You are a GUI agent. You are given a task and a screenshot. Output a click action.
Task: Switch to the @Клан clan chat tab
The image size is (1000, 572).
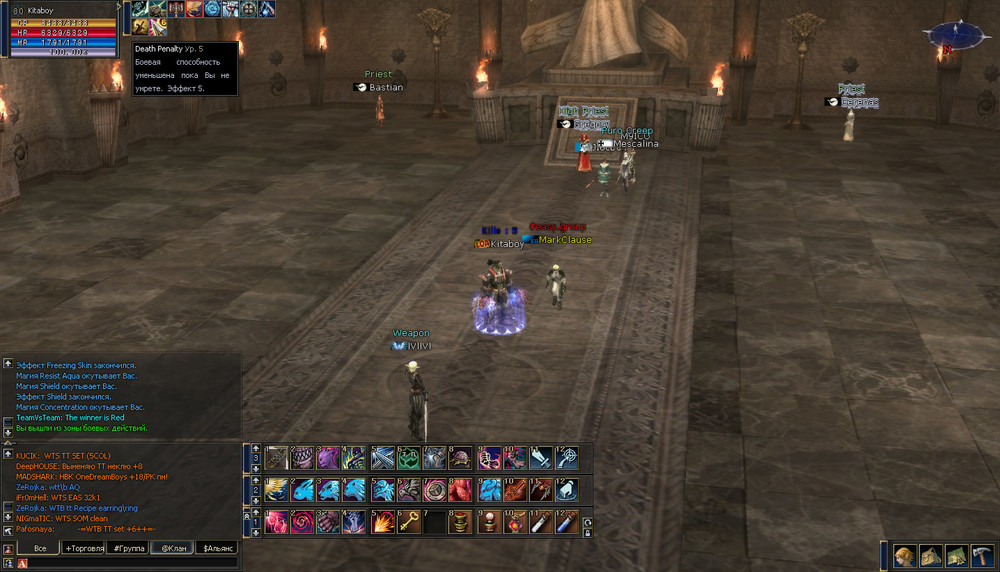(x=172, y=548)
